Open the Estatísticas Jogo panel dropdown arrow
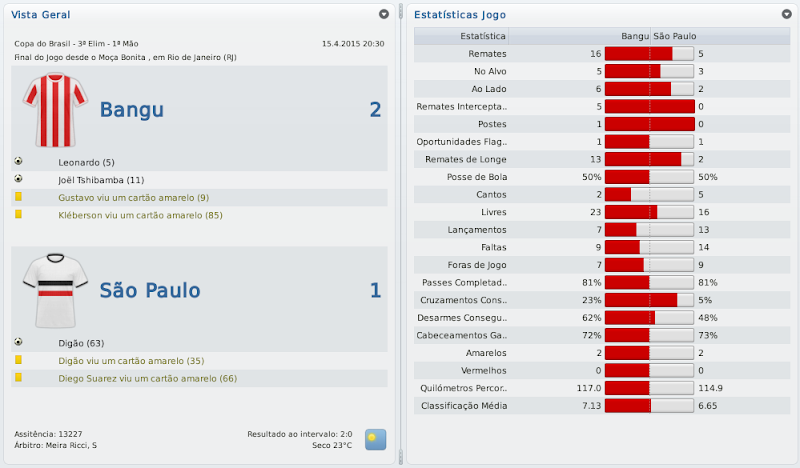 click(x=786, y=15)
